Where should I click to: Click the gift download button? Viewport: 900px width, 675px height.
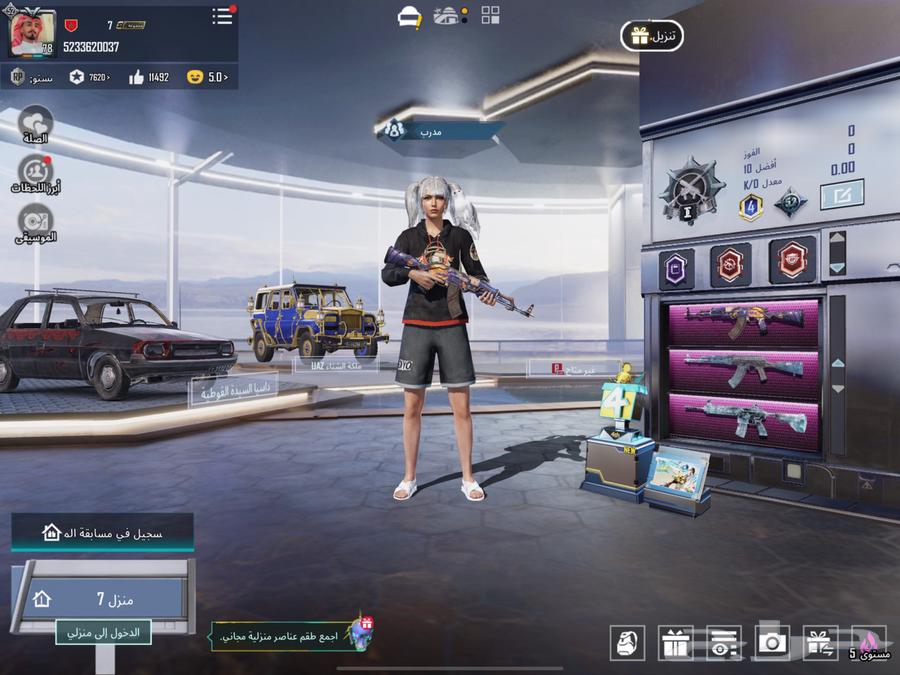(x=652, y=37)
